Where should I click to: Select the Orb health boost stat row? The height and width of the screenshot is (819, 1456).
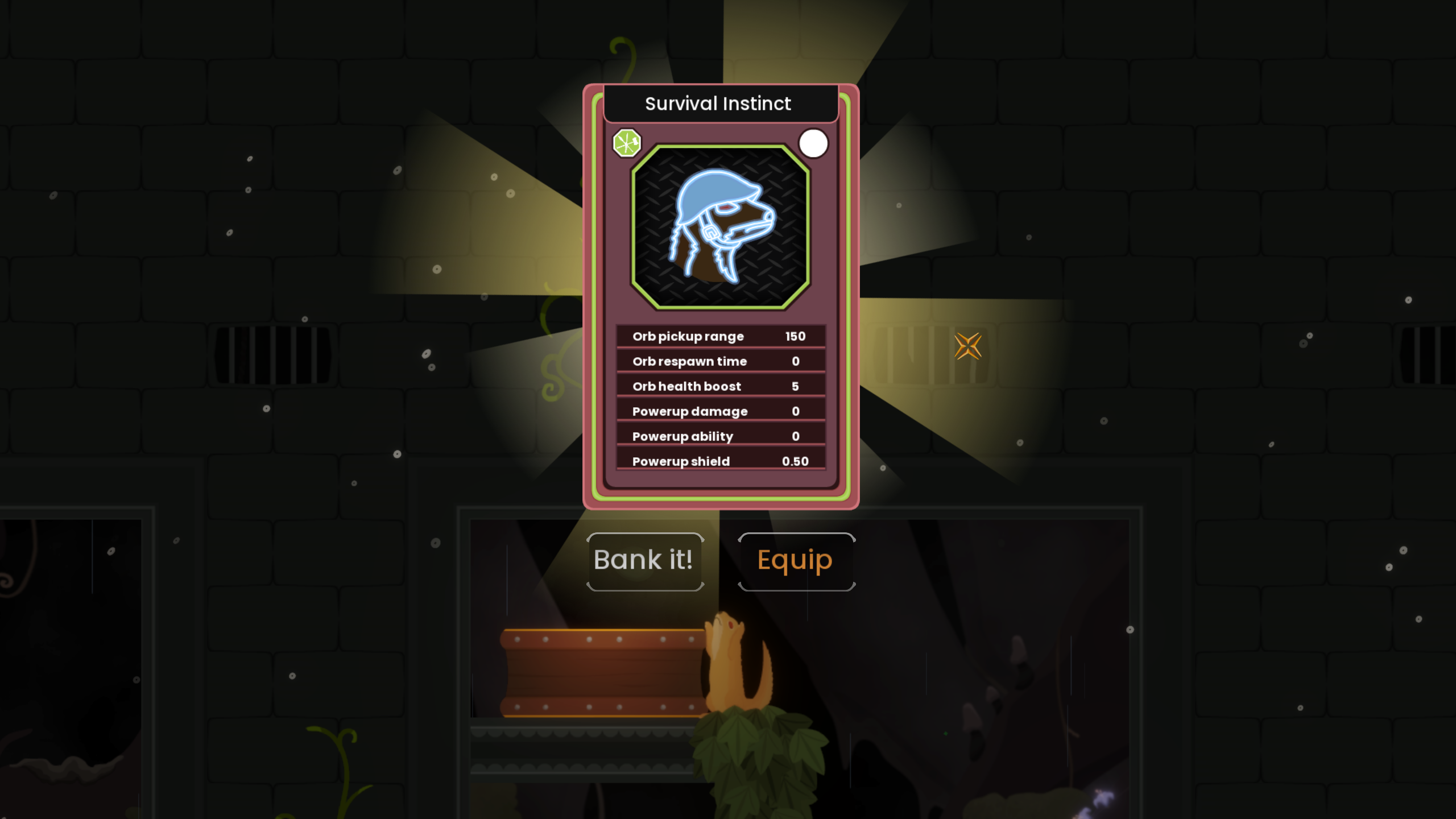(721, 386)
